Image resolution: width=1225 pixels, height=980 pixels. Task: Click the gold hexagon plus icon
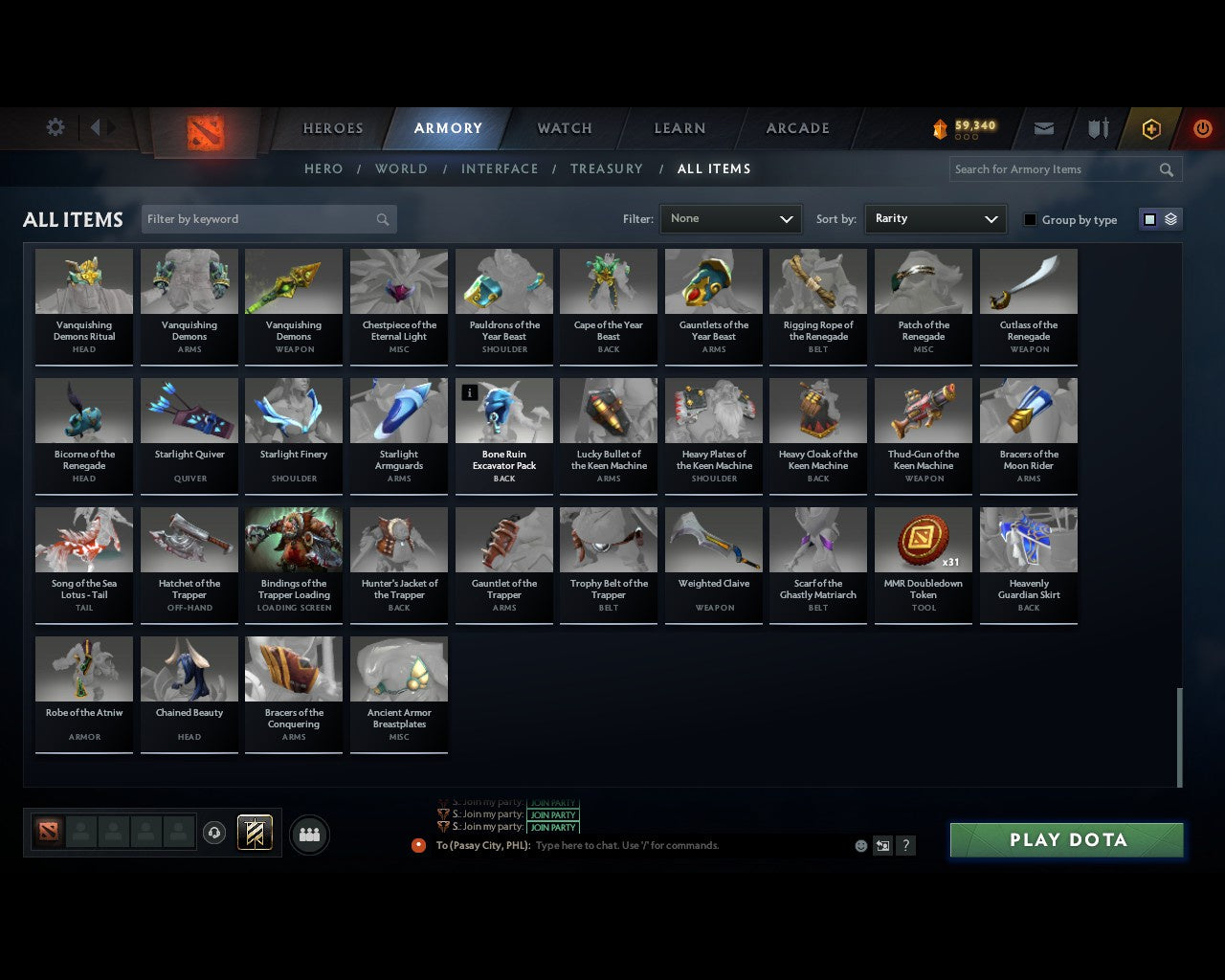click(1150, 127)
